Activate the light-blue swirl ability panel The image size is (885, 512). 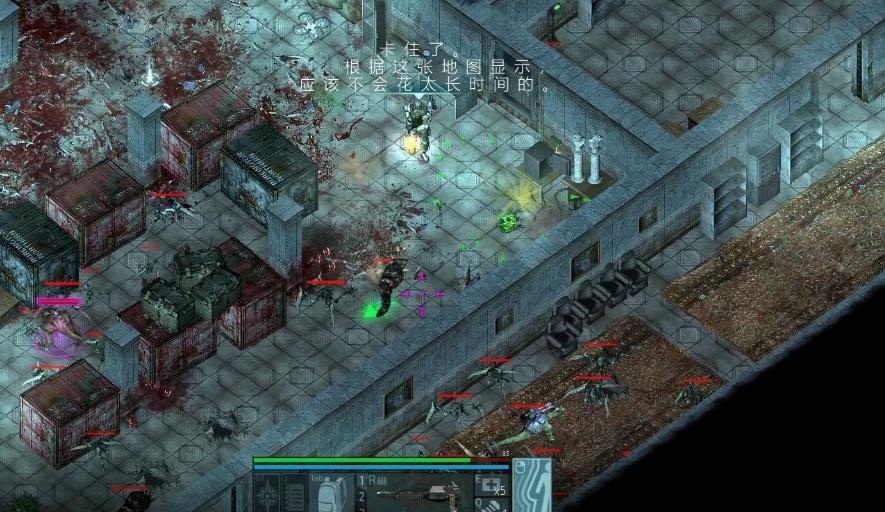[532, 487]
